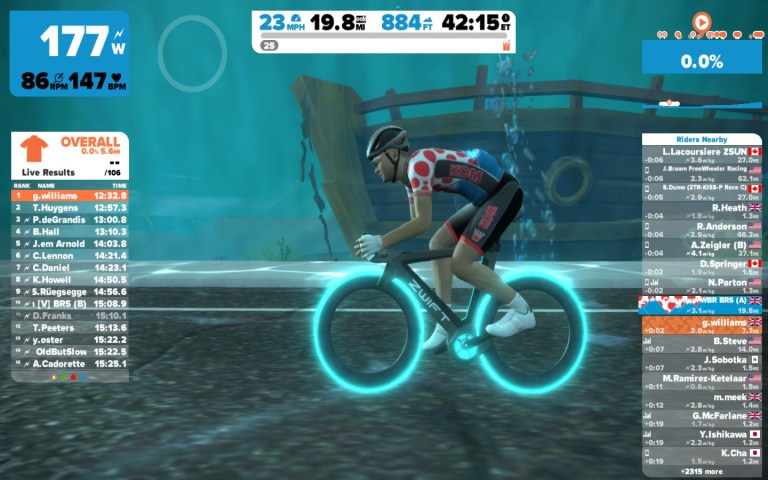Show the +2315 more riders entry
Image resolution: width=768 pixels, height=480 pixels.
point(702,471)
